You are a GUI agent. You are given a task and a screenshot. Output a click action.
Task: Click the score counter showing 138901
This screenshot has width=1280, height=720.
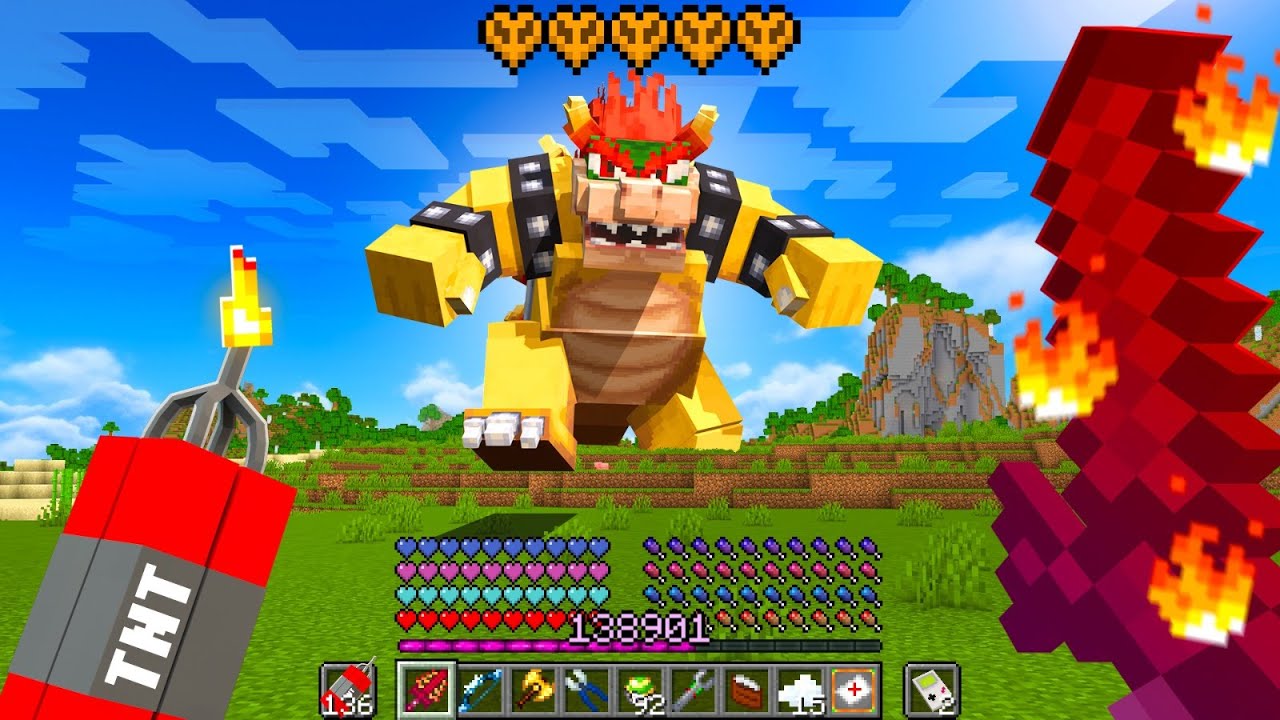[x=638, y=628]
